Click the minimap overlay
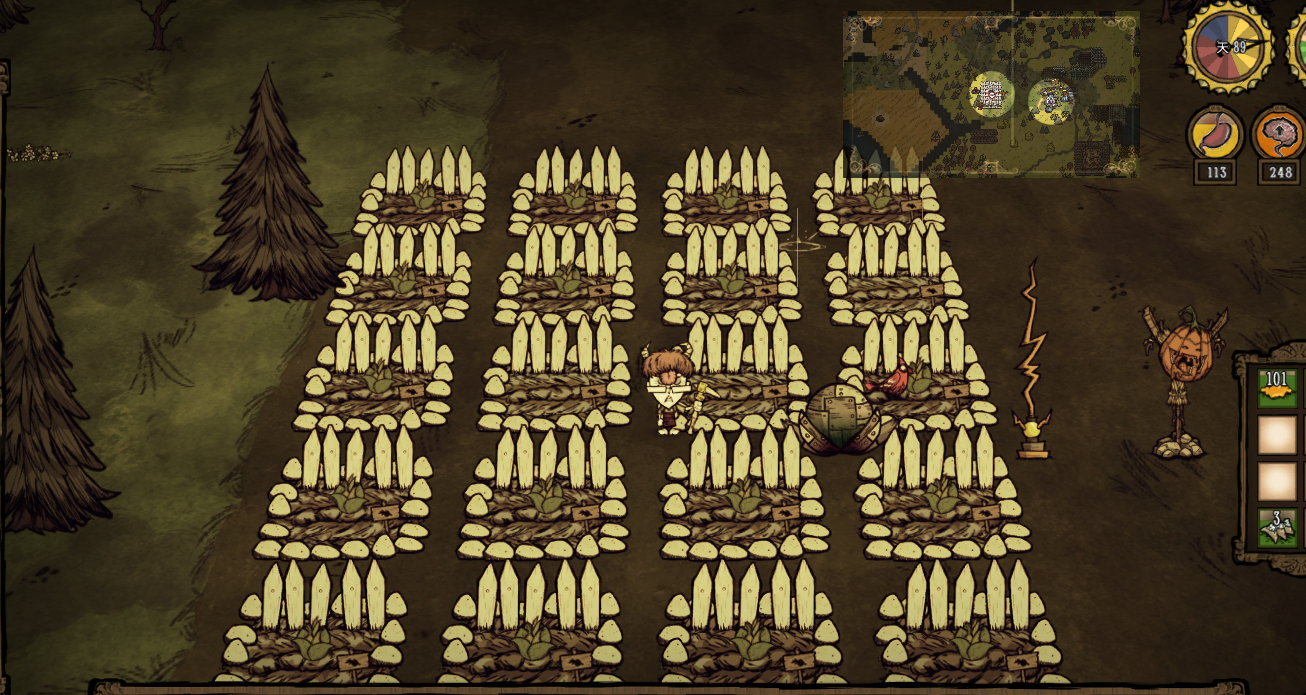 click(990, 94)
